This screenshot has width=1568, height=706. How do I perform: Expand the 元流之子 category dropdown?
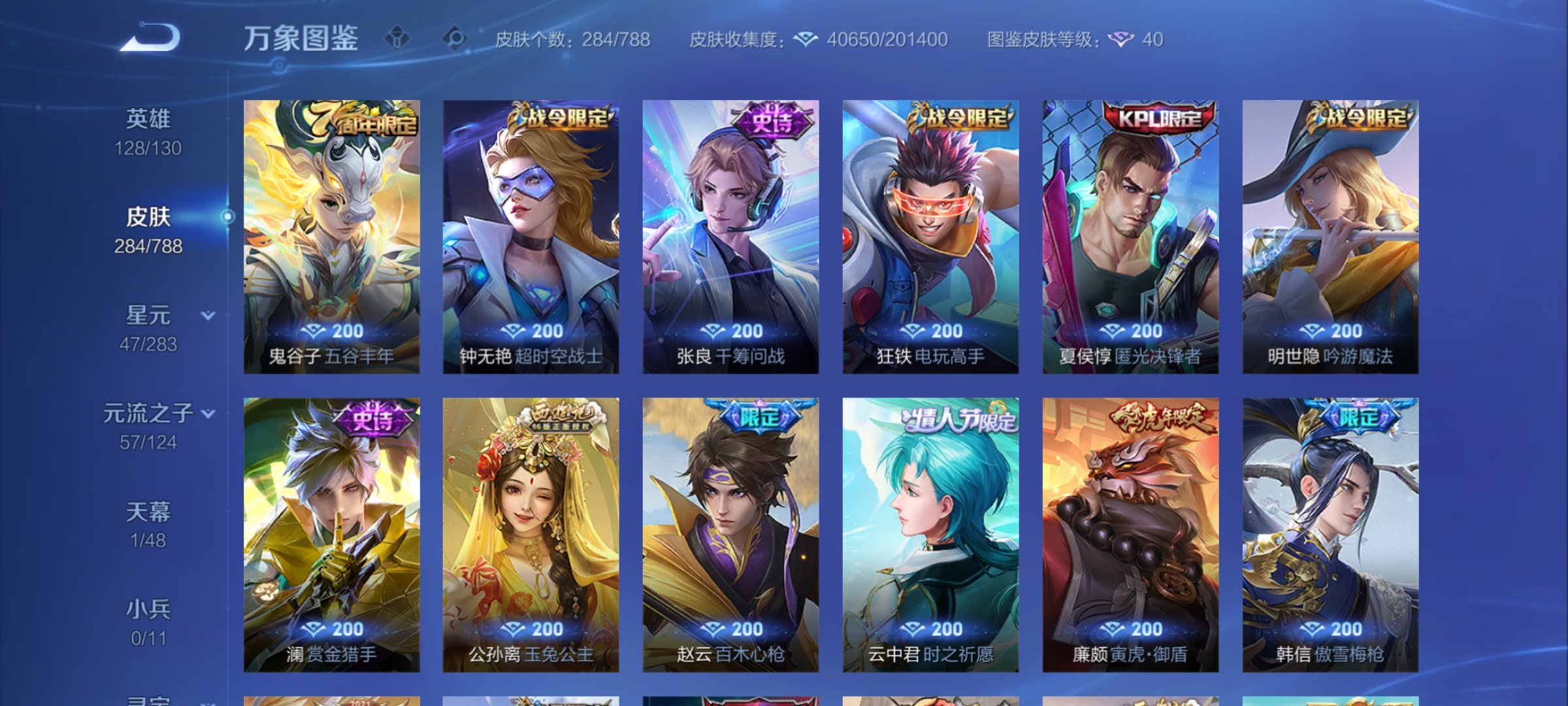(x=208, y=413)
